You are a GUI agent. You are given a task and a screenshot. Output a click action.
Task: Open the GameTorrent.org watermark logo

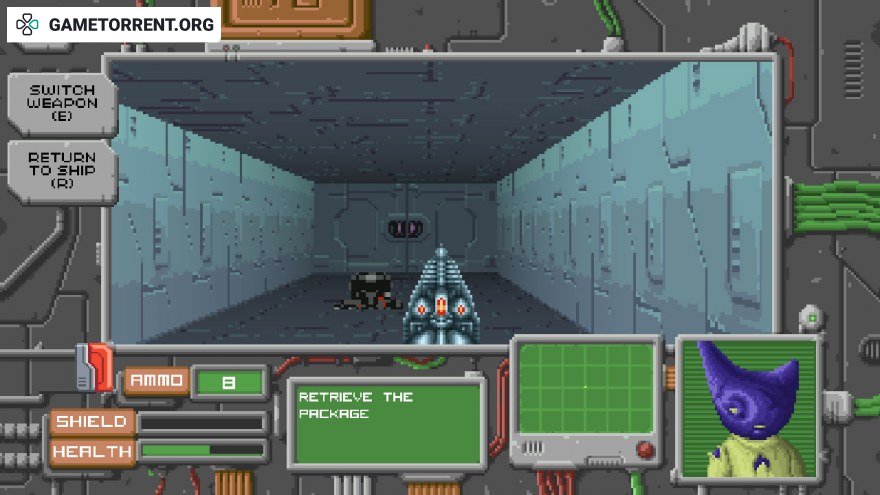pos(114,24)
